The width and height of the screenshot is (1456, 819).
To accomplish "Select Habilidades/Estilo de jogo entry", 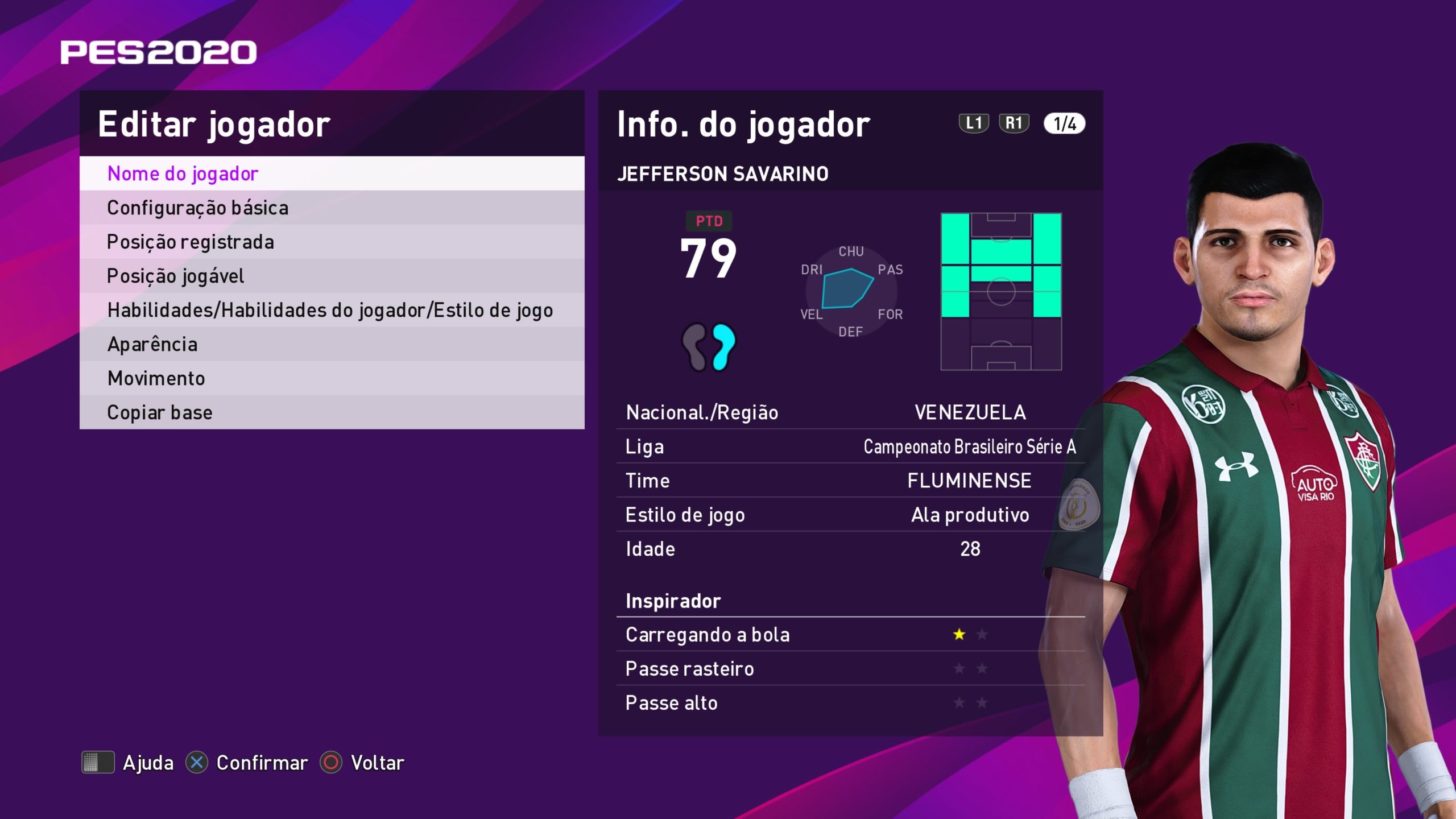I will (332, 310).
